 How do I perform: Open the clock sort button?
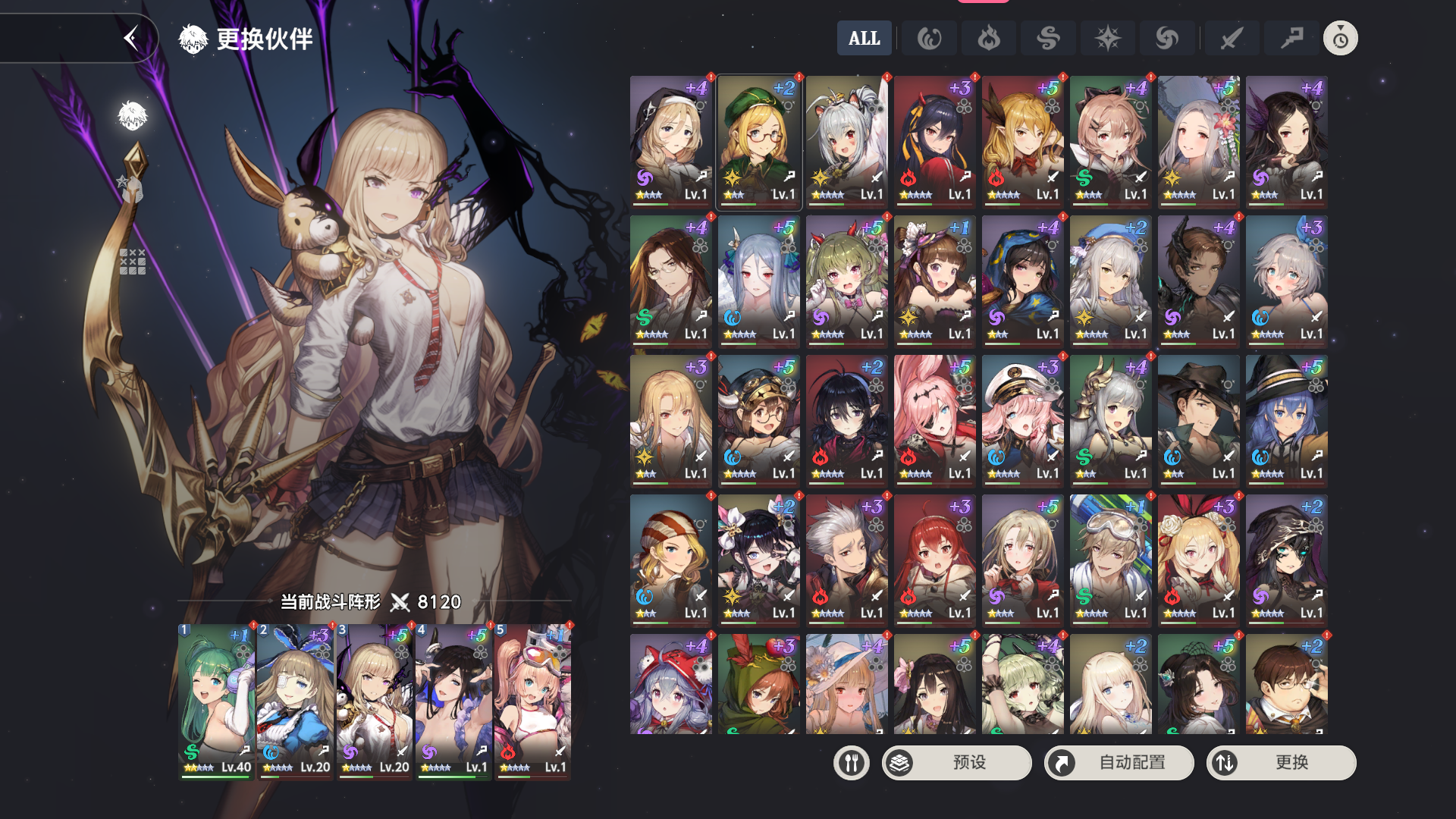tap(1340, 38)
